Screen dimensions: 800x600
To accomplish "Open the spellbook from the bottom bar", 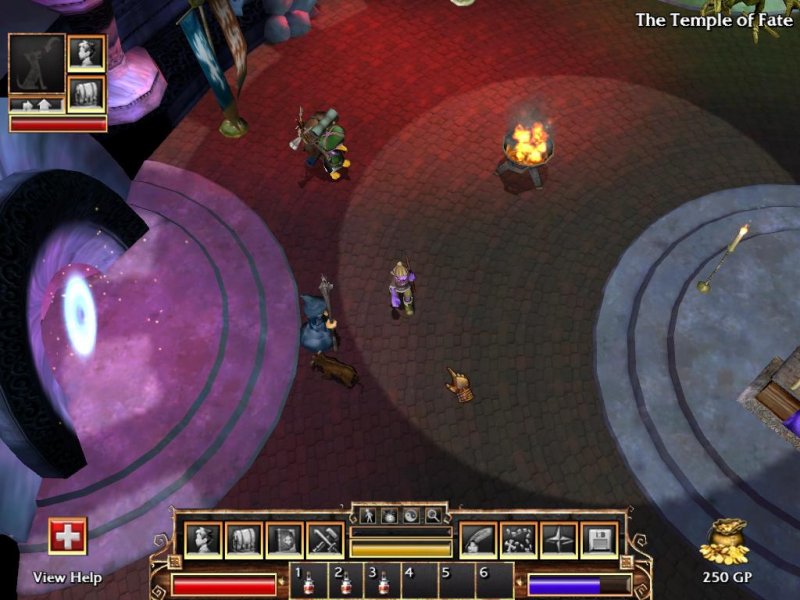I will (284, 541).
